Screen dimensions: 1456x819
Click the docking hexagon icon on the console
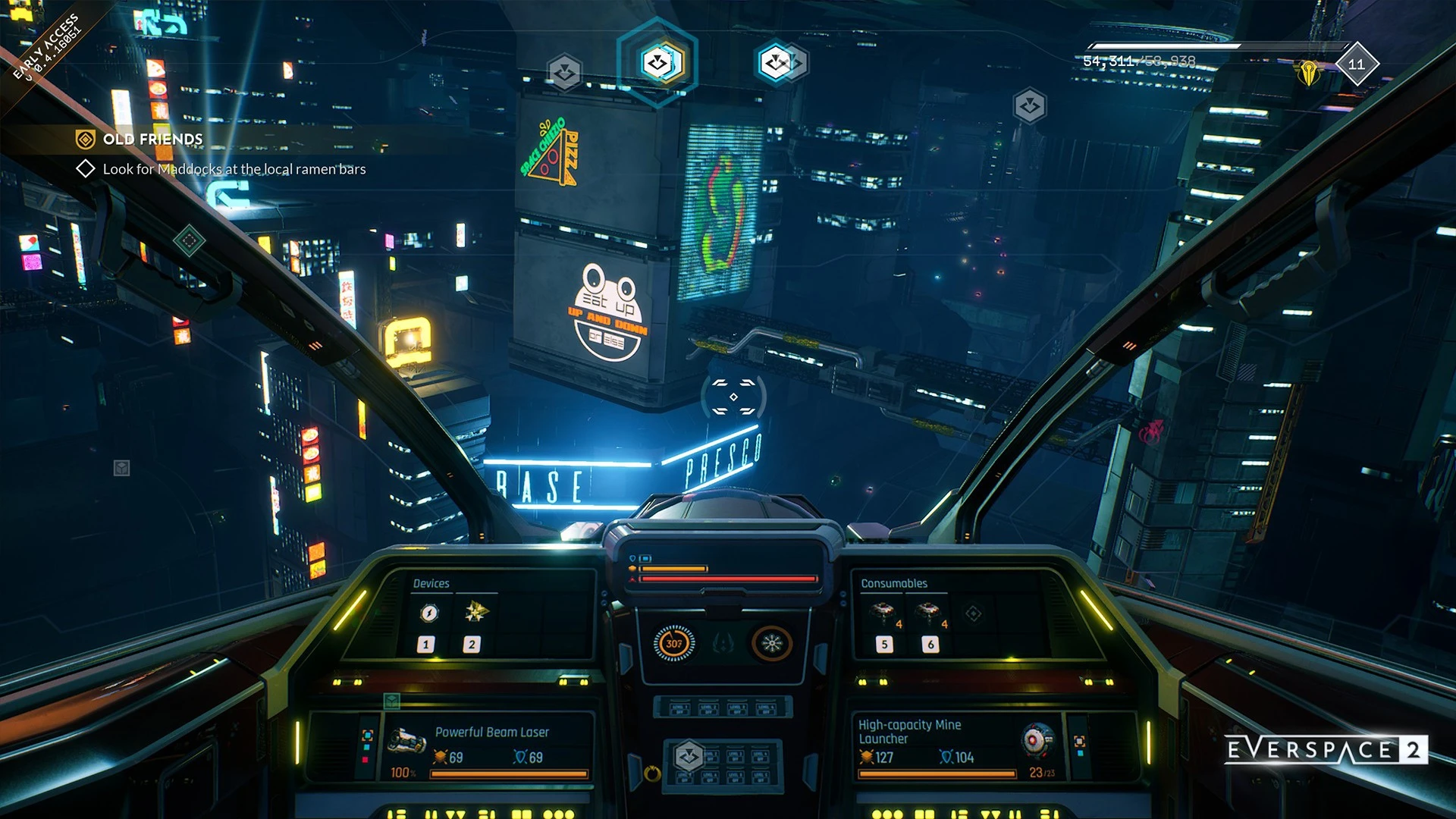(689, 756)
